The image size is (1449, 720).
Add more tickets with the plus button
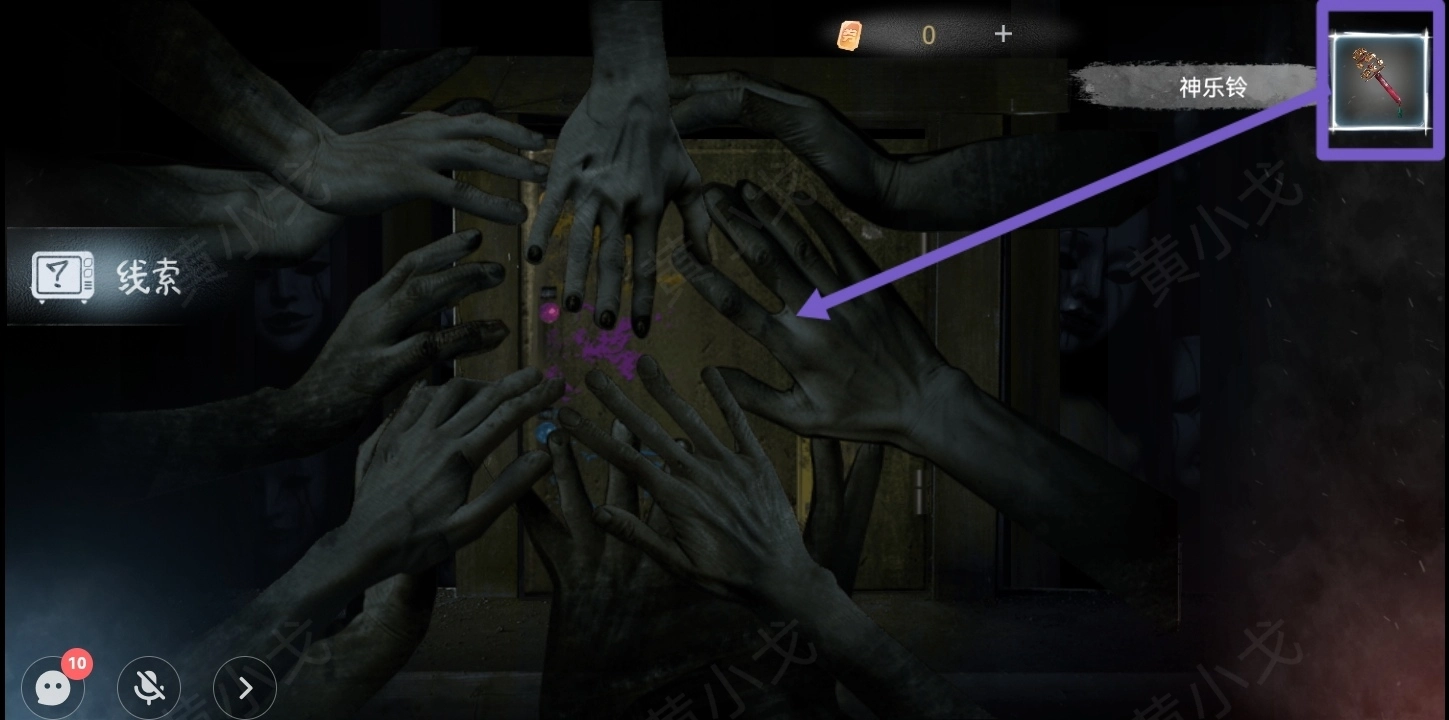1003,34
